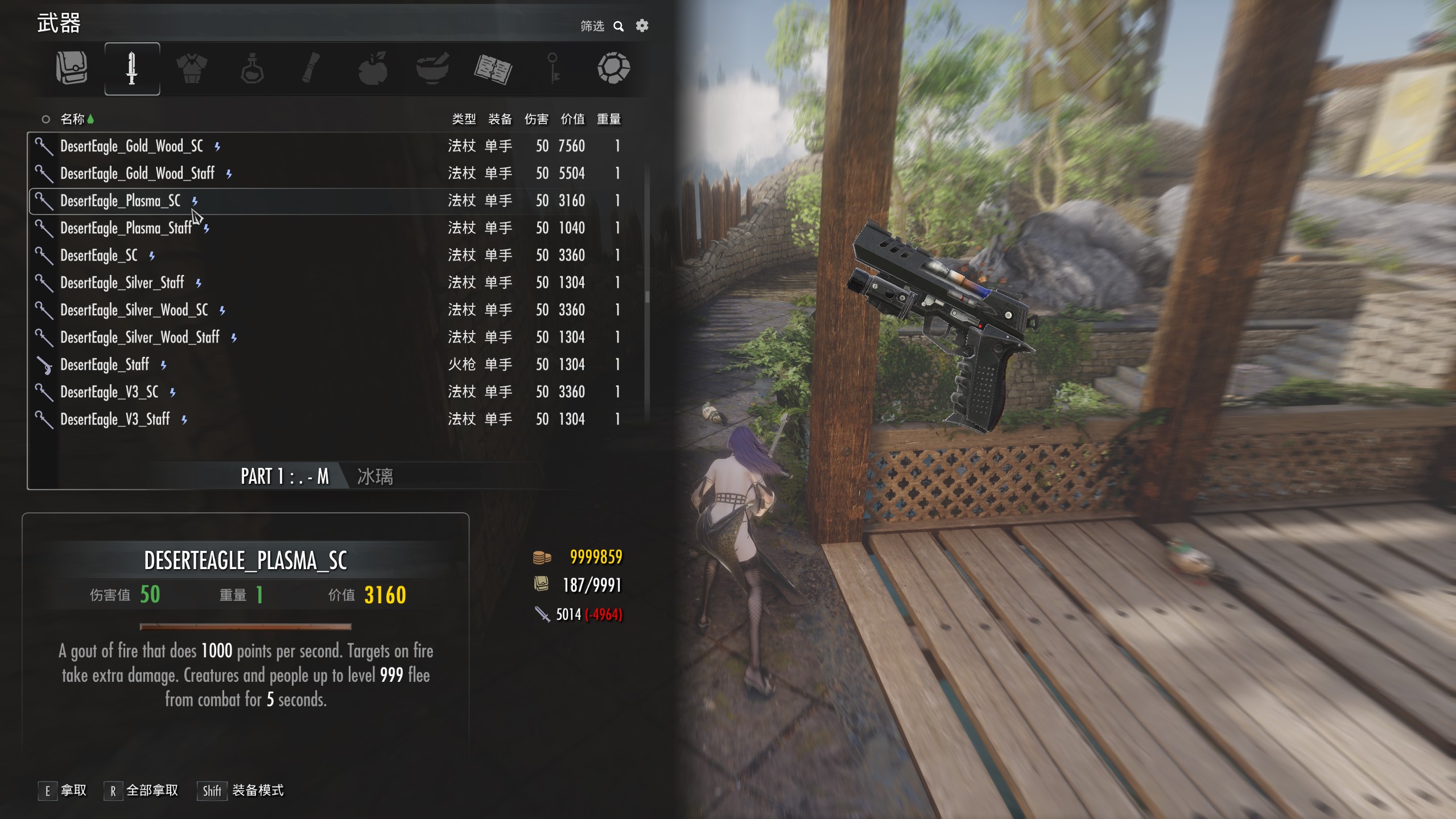Viewport: 1456px width, 819px height.
Task: Select DesertEagle_Silver_Wood_SC in the list
Action: pyautogui.click(x=134, y=310)
